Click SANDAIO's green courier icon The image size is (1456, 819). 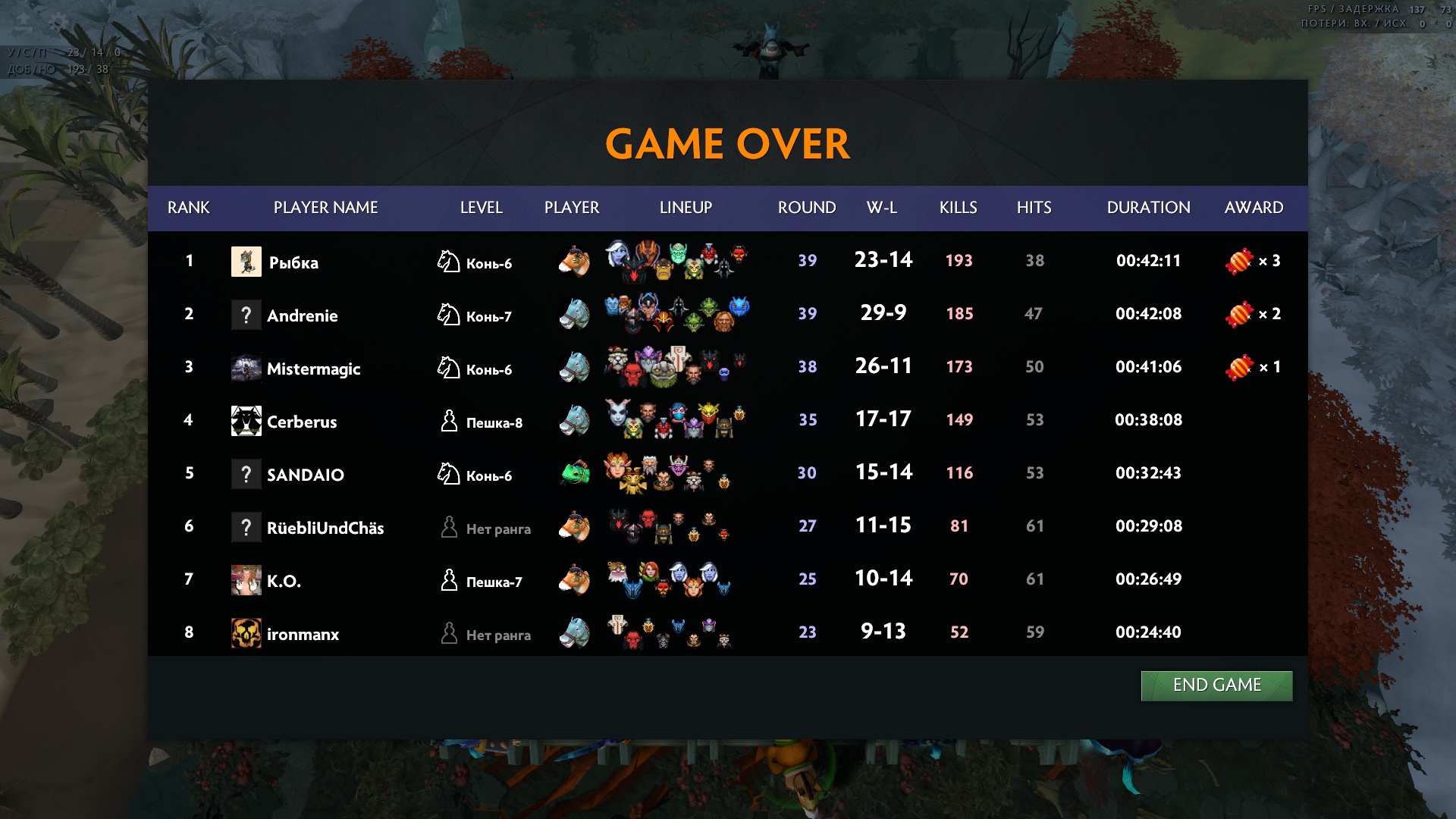point(575,473)
